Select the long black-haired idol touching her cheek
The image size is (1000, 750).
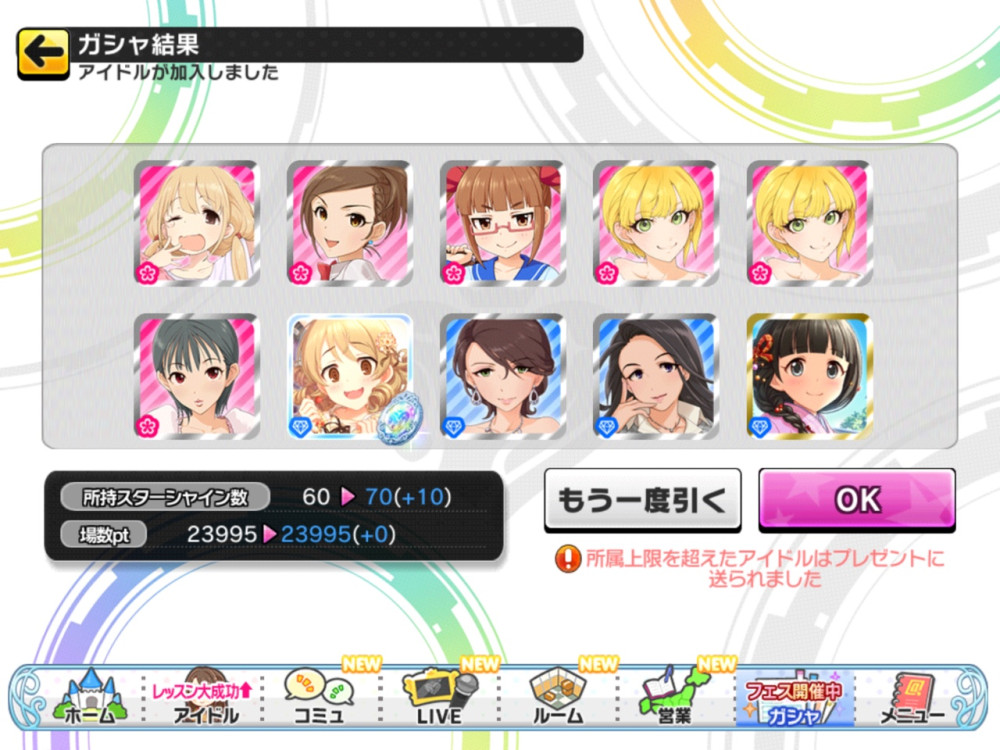pos(655,377)
